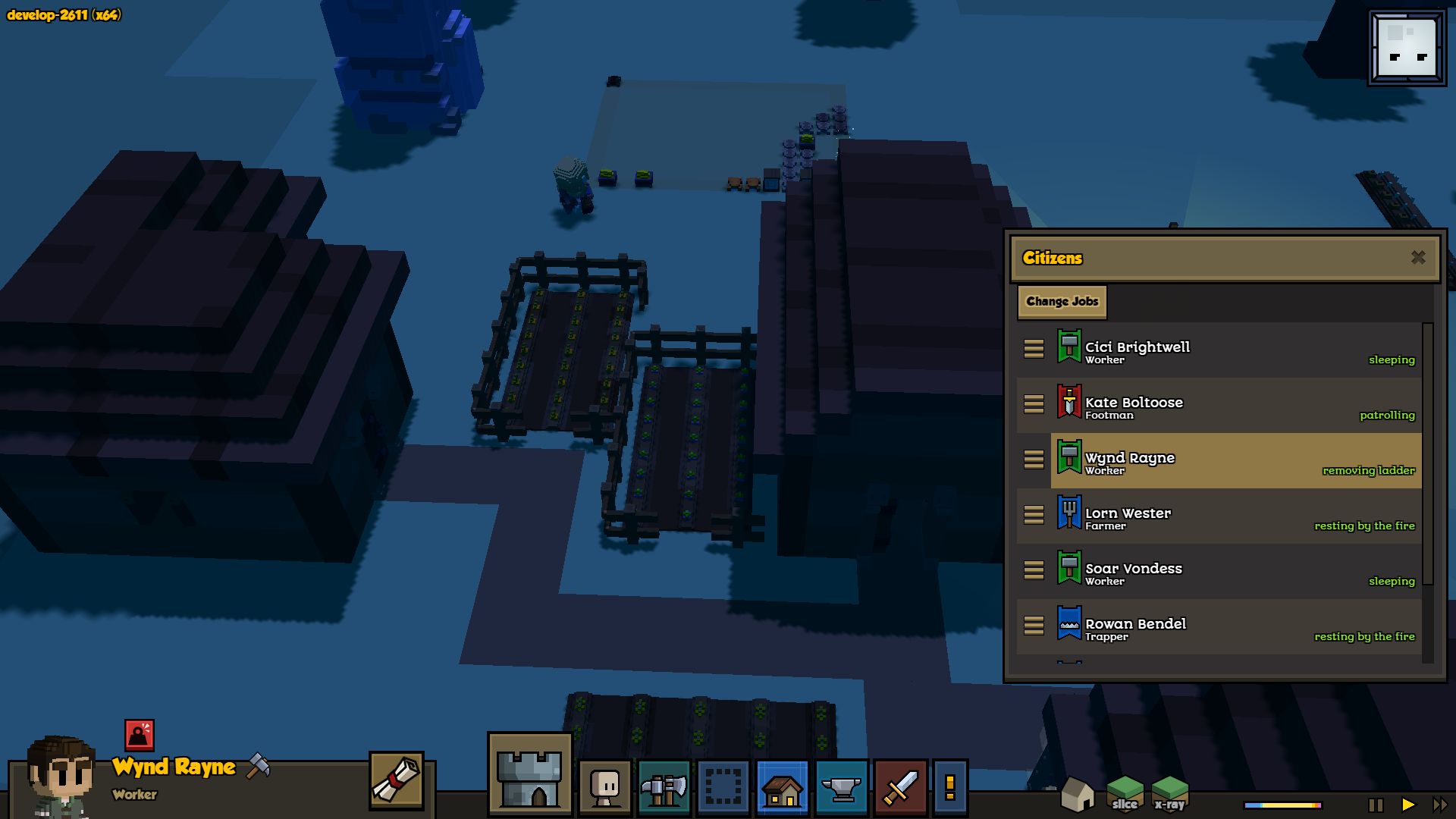Toggle x-ray view mode
Viewport: 1456px width, 819px height.
pos(1169,794)
